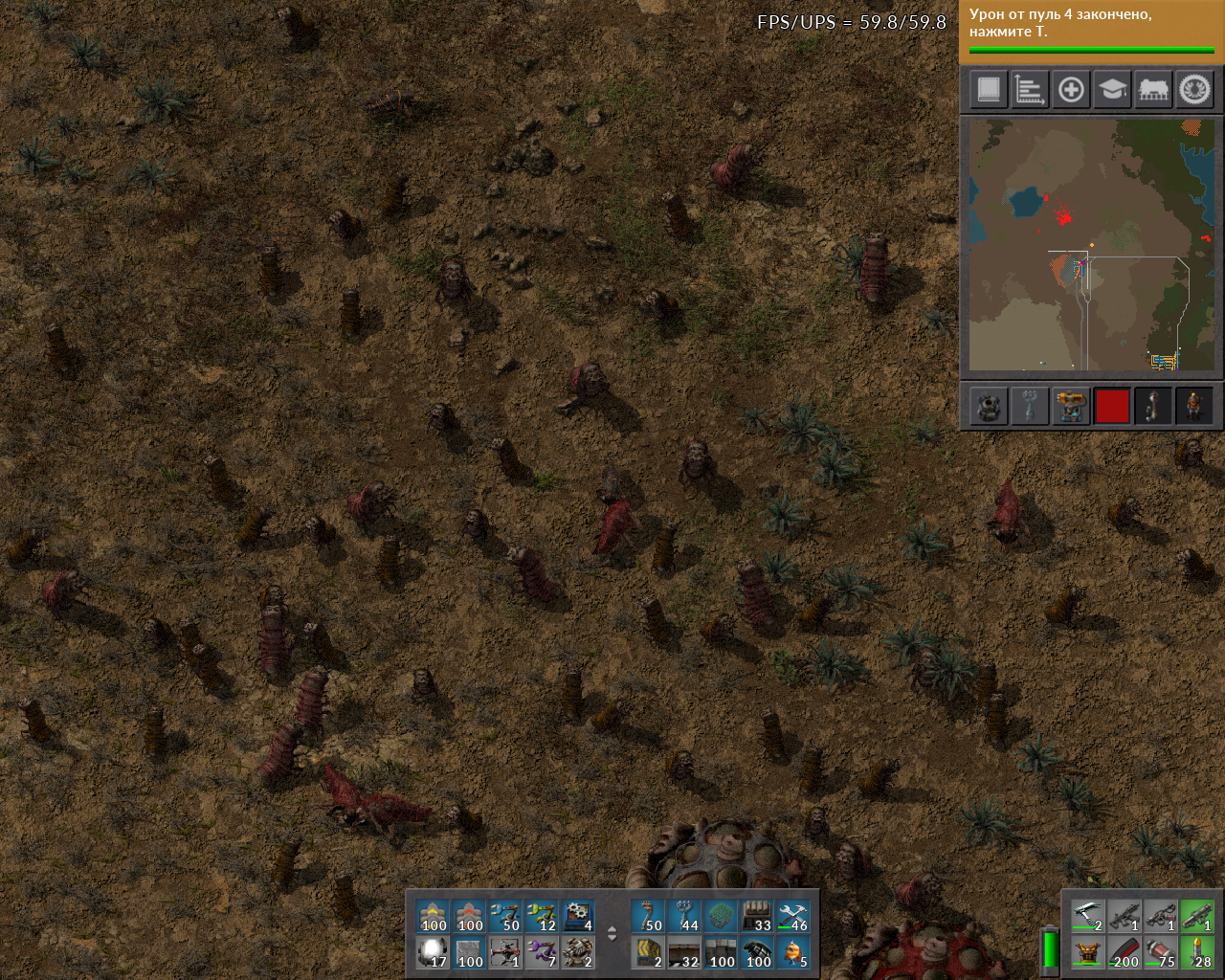
Task: Select the gun turret slot
Action: [x=578, y=953]
